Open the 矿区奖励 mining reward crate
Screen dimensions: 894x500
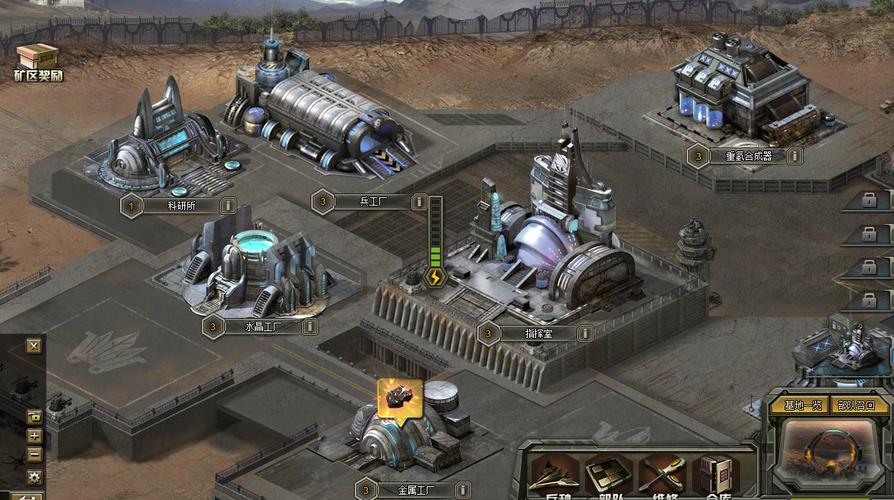tap(37, 58)
